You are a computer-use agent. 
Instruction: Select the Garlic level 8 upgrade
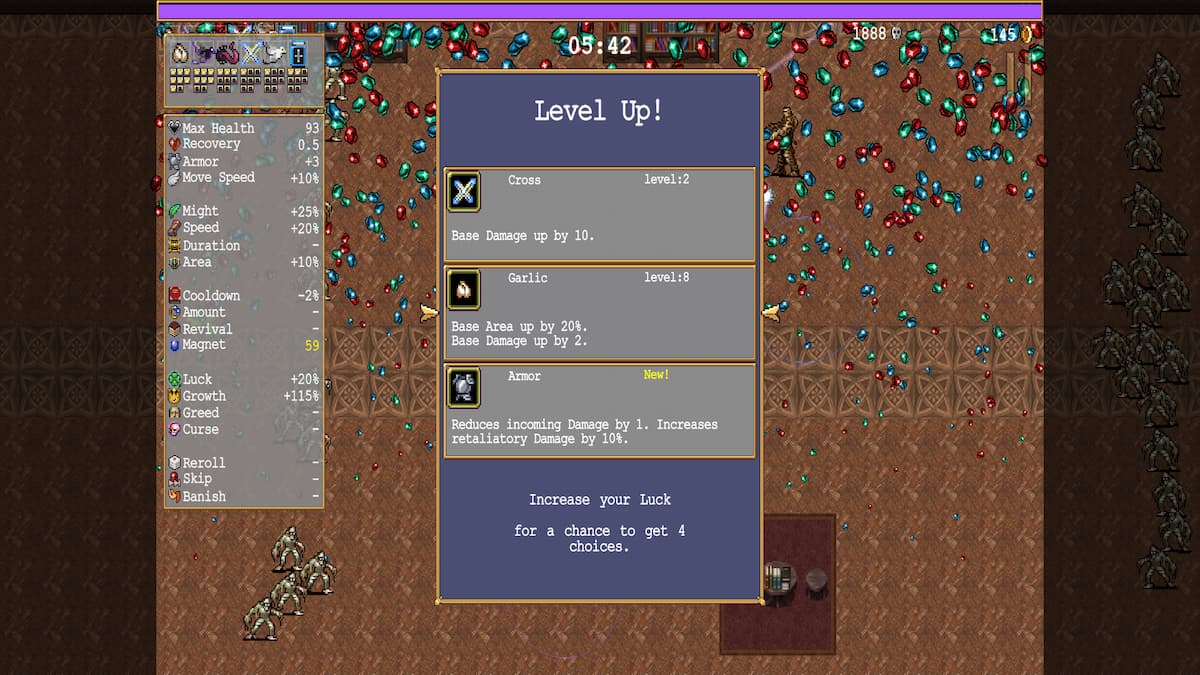tap(599, 312)
